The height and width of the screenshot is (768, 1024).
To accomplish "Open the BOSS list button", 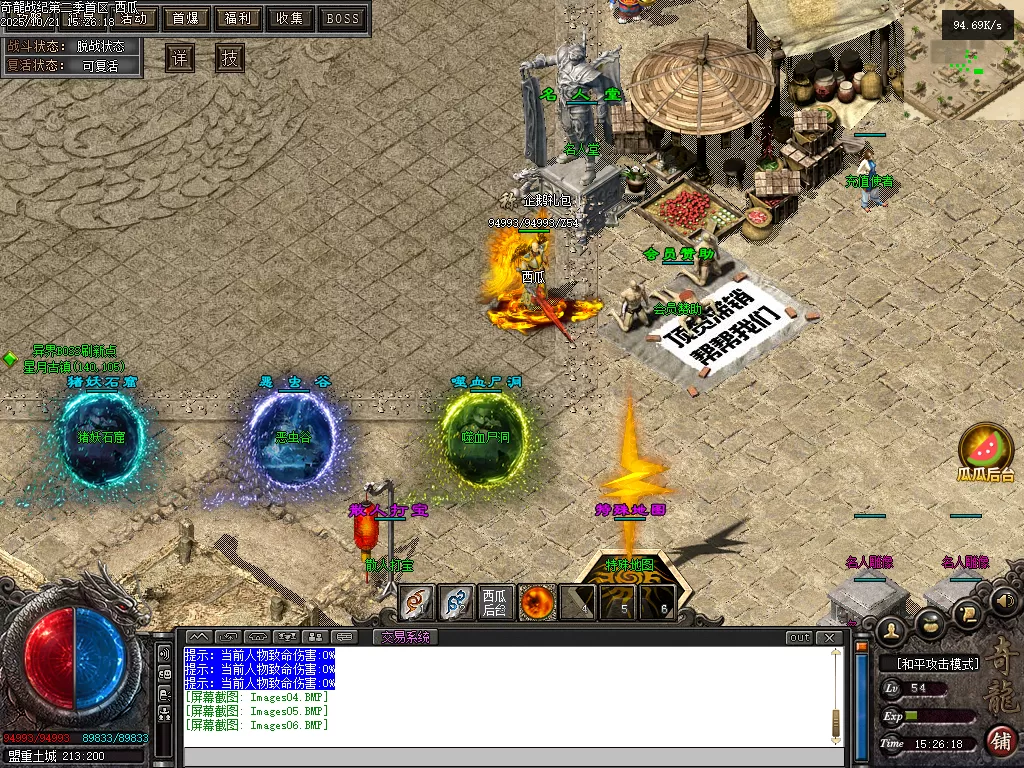I will click(343, 18).
